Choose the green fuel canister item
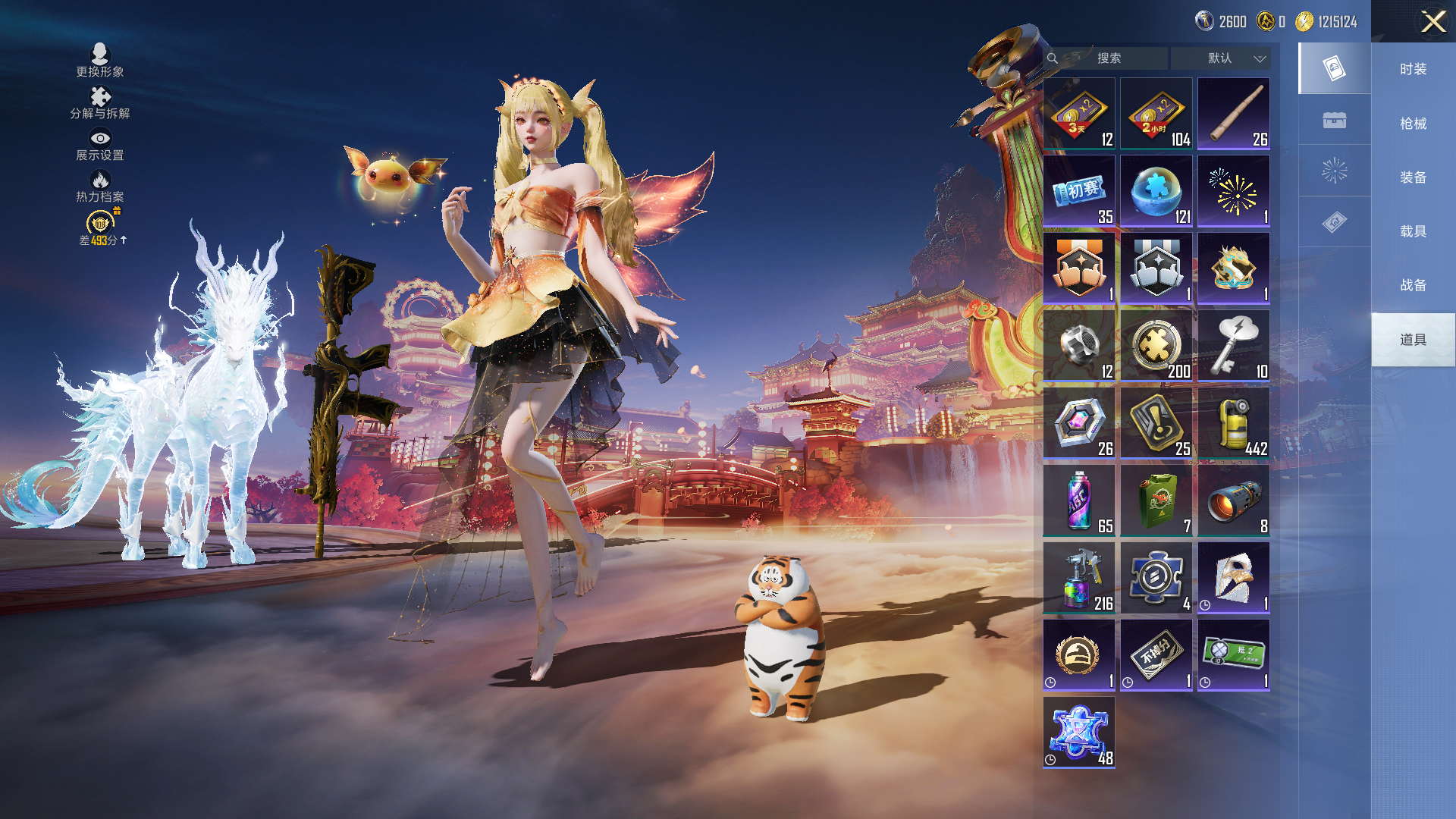This screenshot has width=1456, height=819. (x=1156, y=500)
